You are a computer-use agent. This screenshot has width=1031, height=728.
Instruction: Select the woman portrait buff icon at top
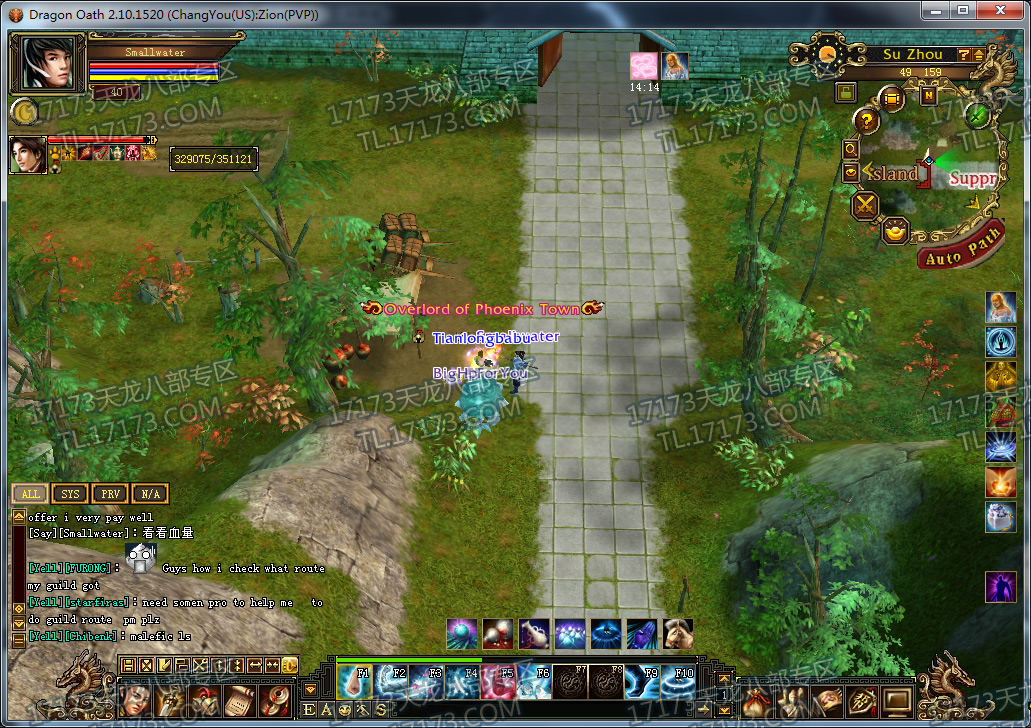[675, 66]
